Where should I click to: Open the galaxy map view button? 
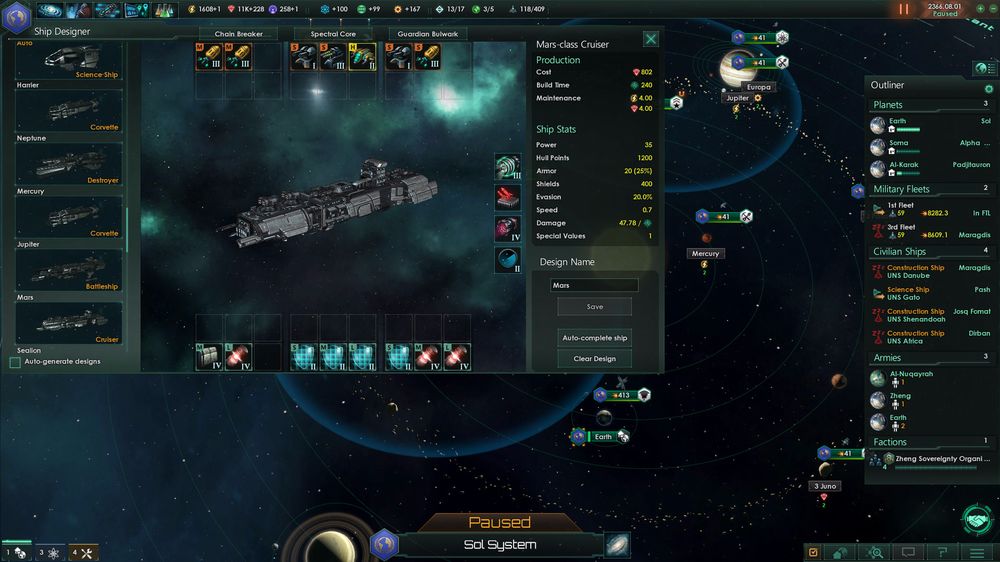coord(617,545)
